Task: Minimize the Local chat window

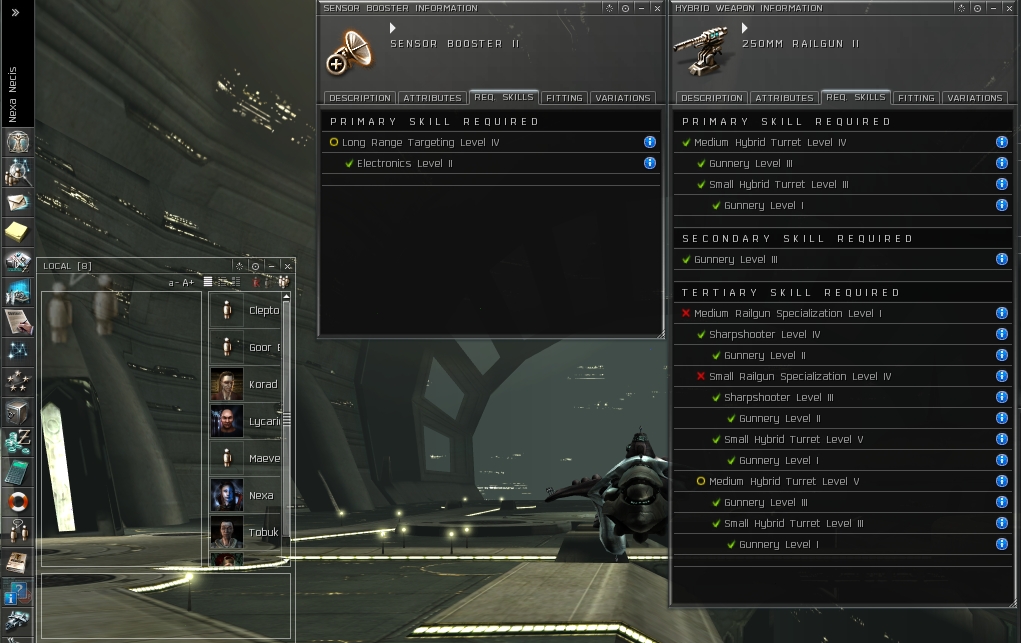Action: tap(271, 266)
